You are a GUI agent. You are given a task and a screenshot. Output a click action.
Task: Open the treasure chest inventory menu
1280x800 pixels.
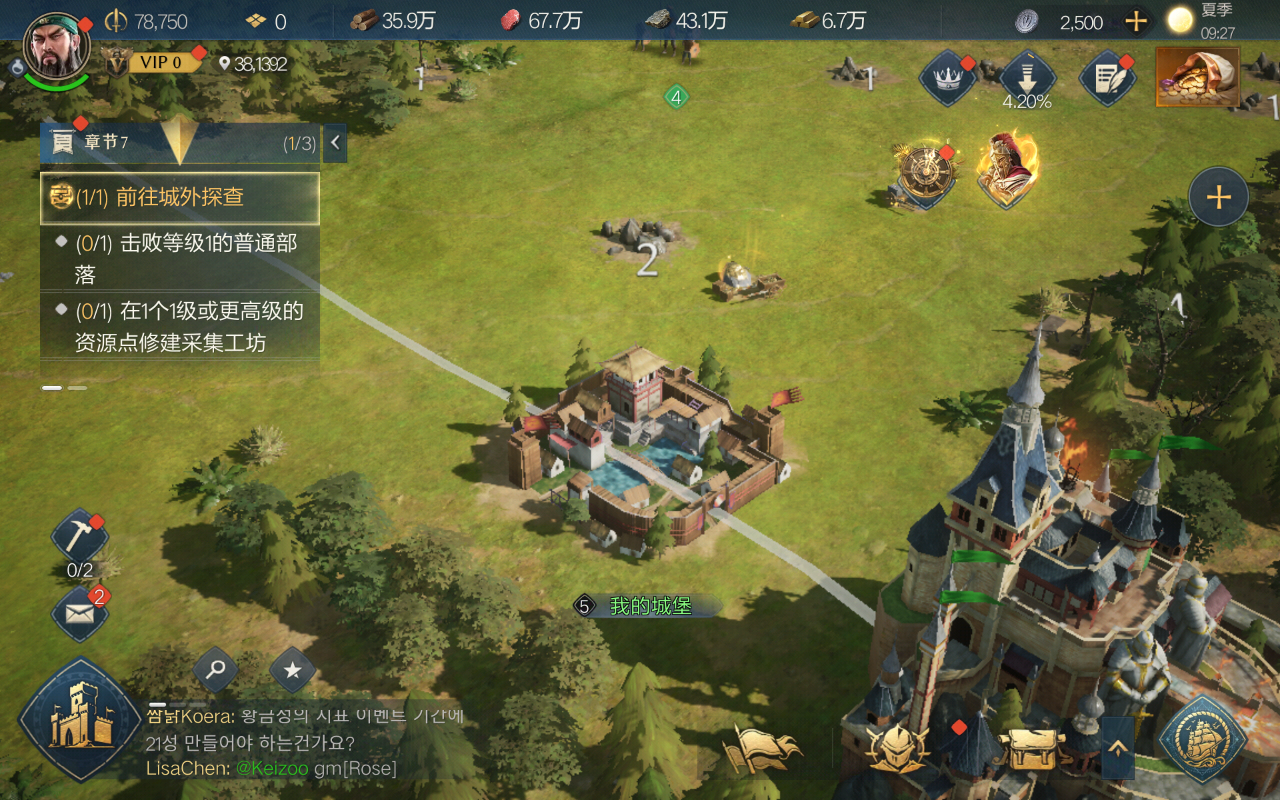click(1029, 747)
